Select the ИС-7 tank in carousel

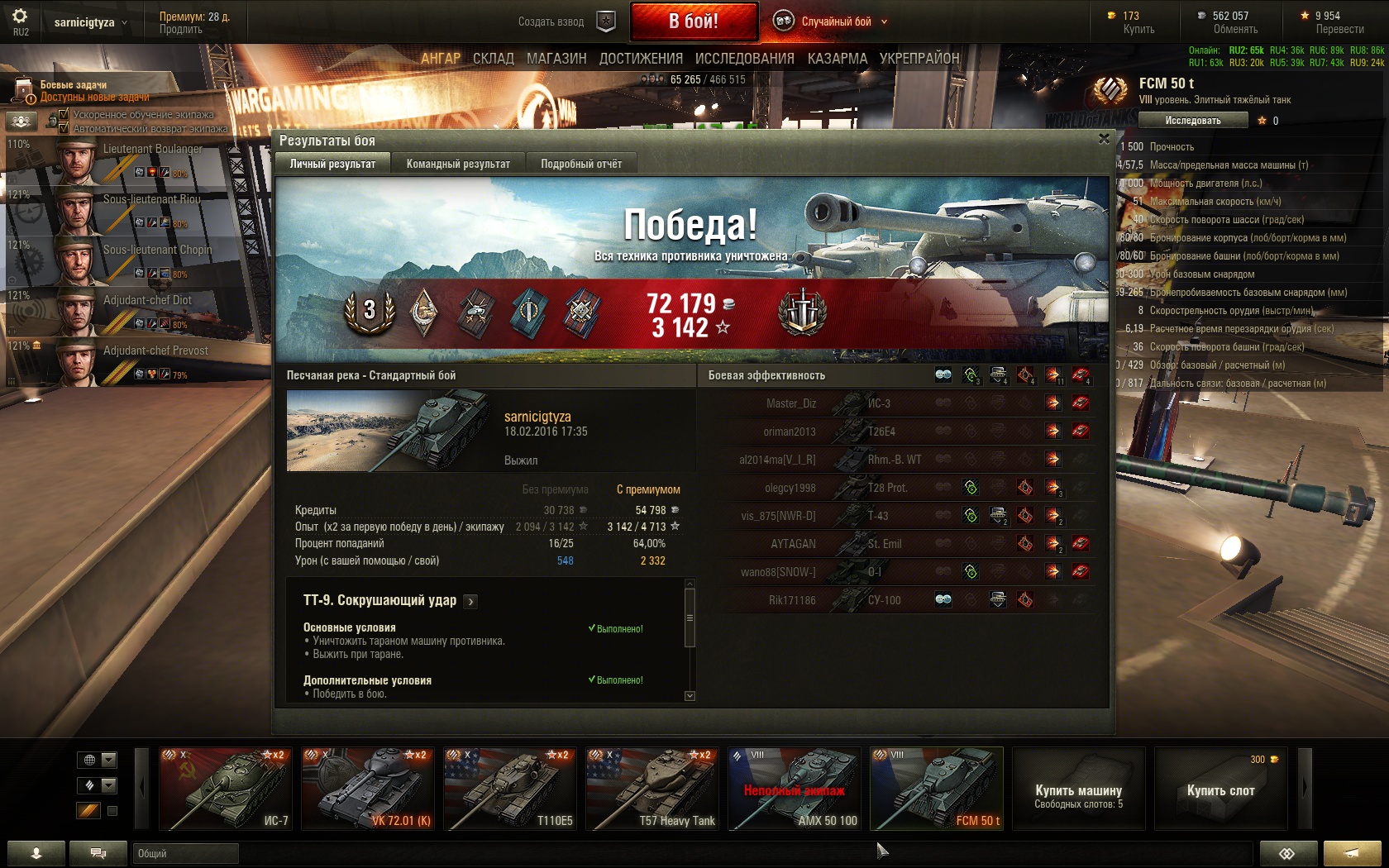(x=224, y=789)
